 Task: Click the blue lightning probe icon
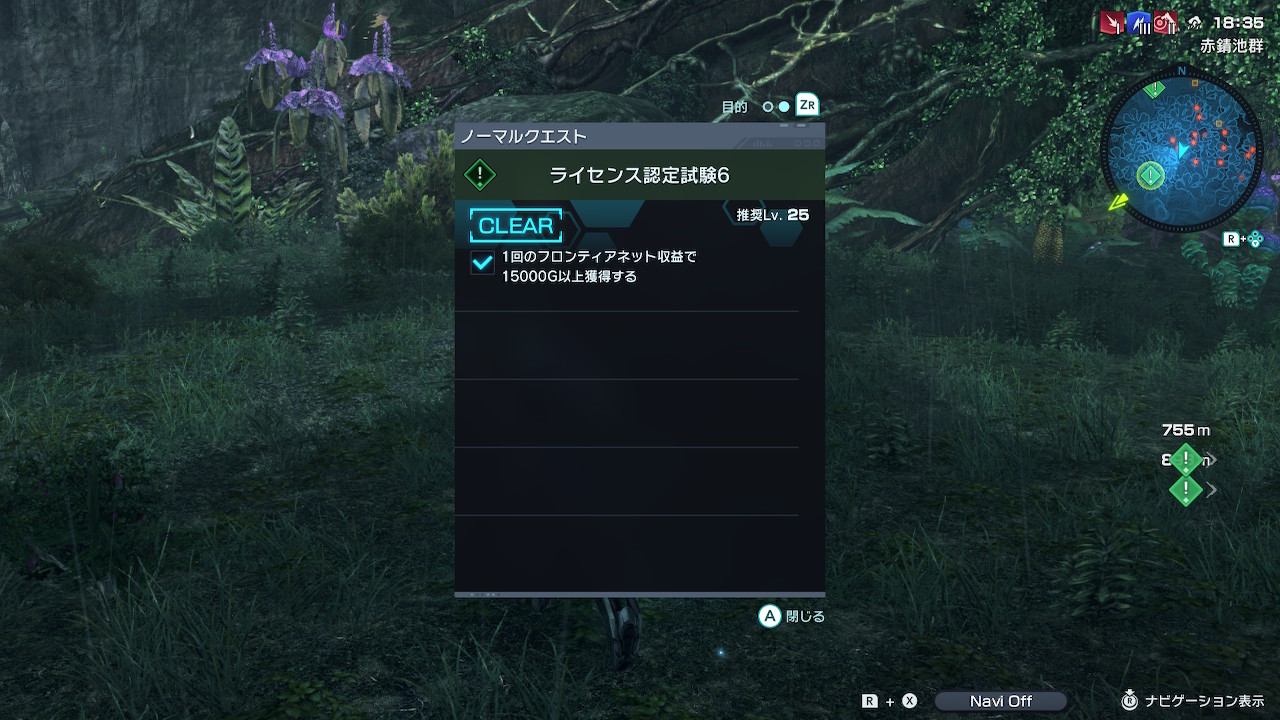point(1139,23)
